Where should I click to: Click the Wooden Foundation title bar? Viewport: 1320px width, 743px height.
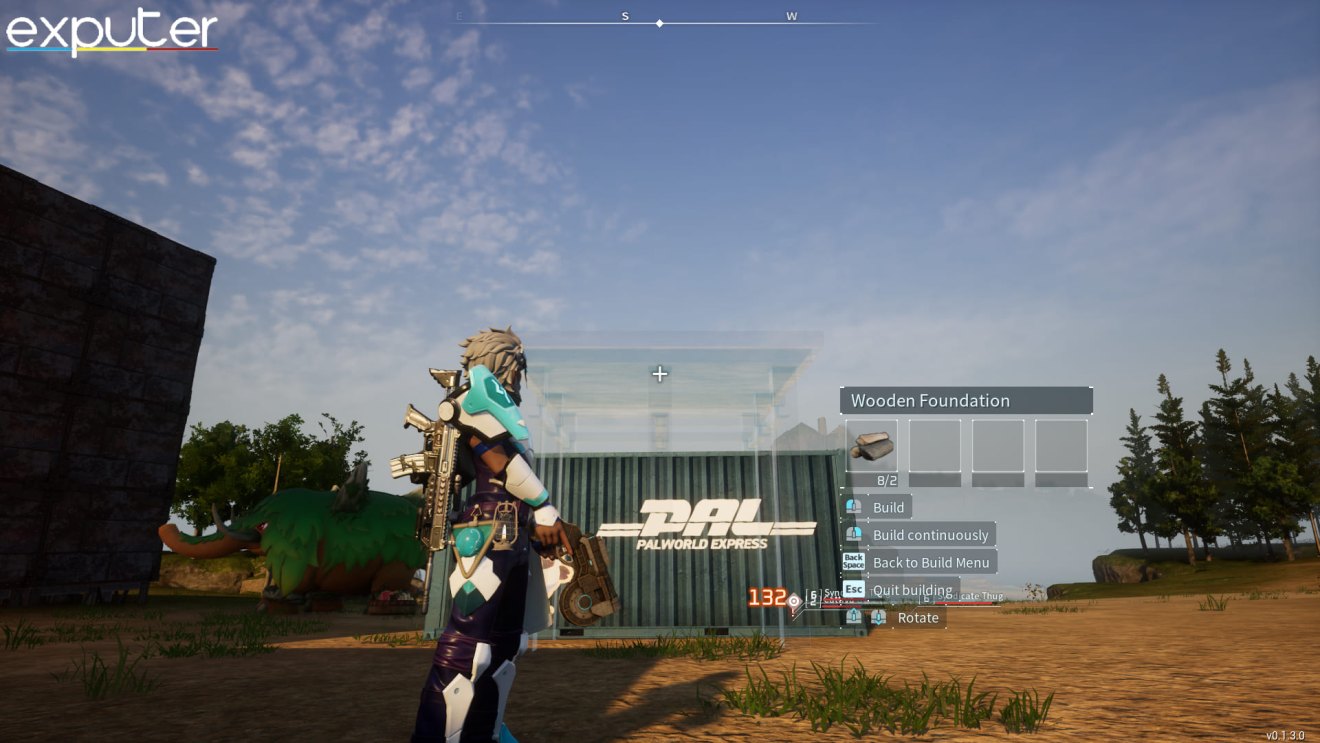tap(966, 400)
